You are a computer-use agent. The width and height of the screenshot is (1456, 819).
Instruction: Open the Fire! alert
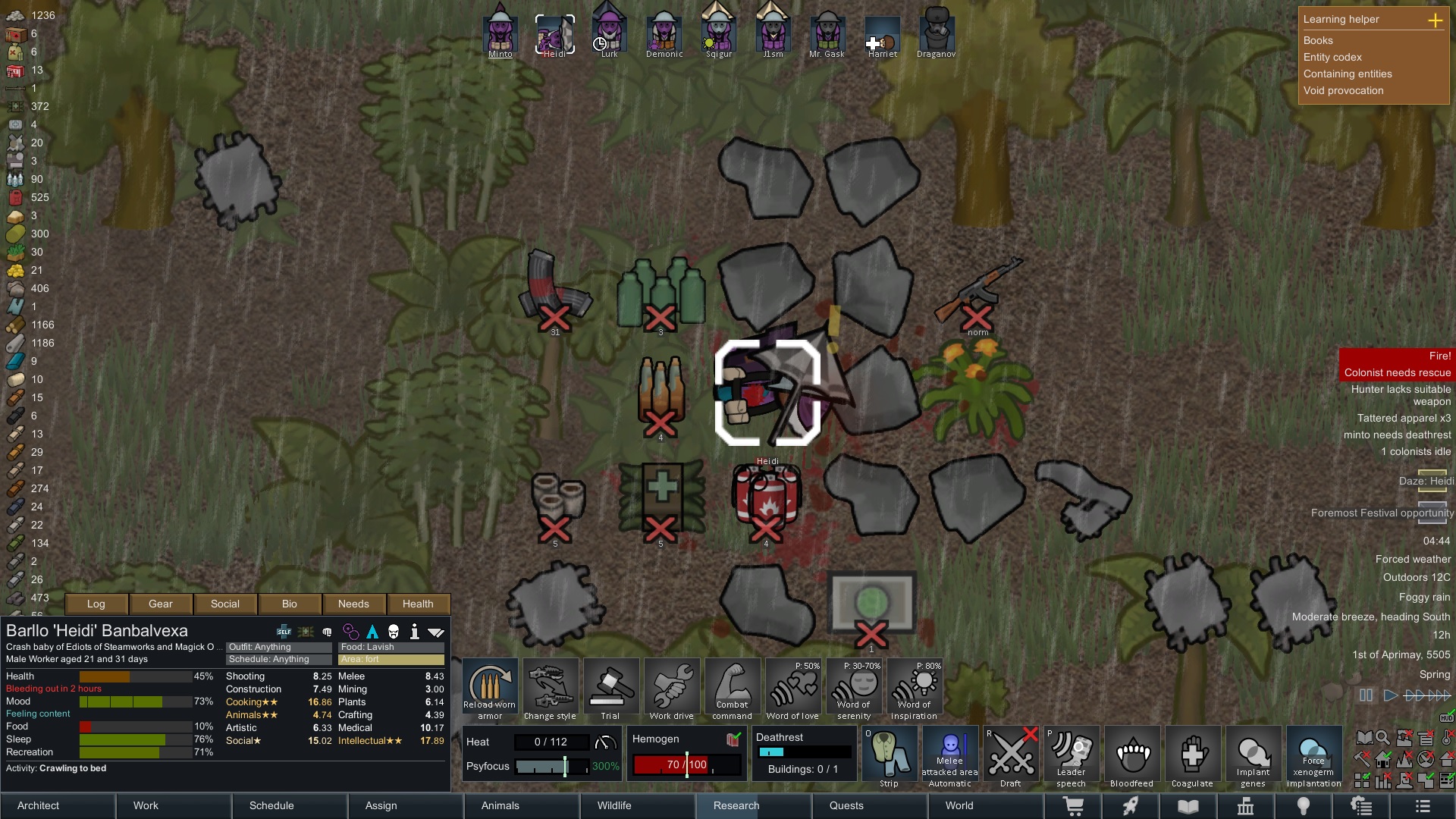coord(1397,356)
